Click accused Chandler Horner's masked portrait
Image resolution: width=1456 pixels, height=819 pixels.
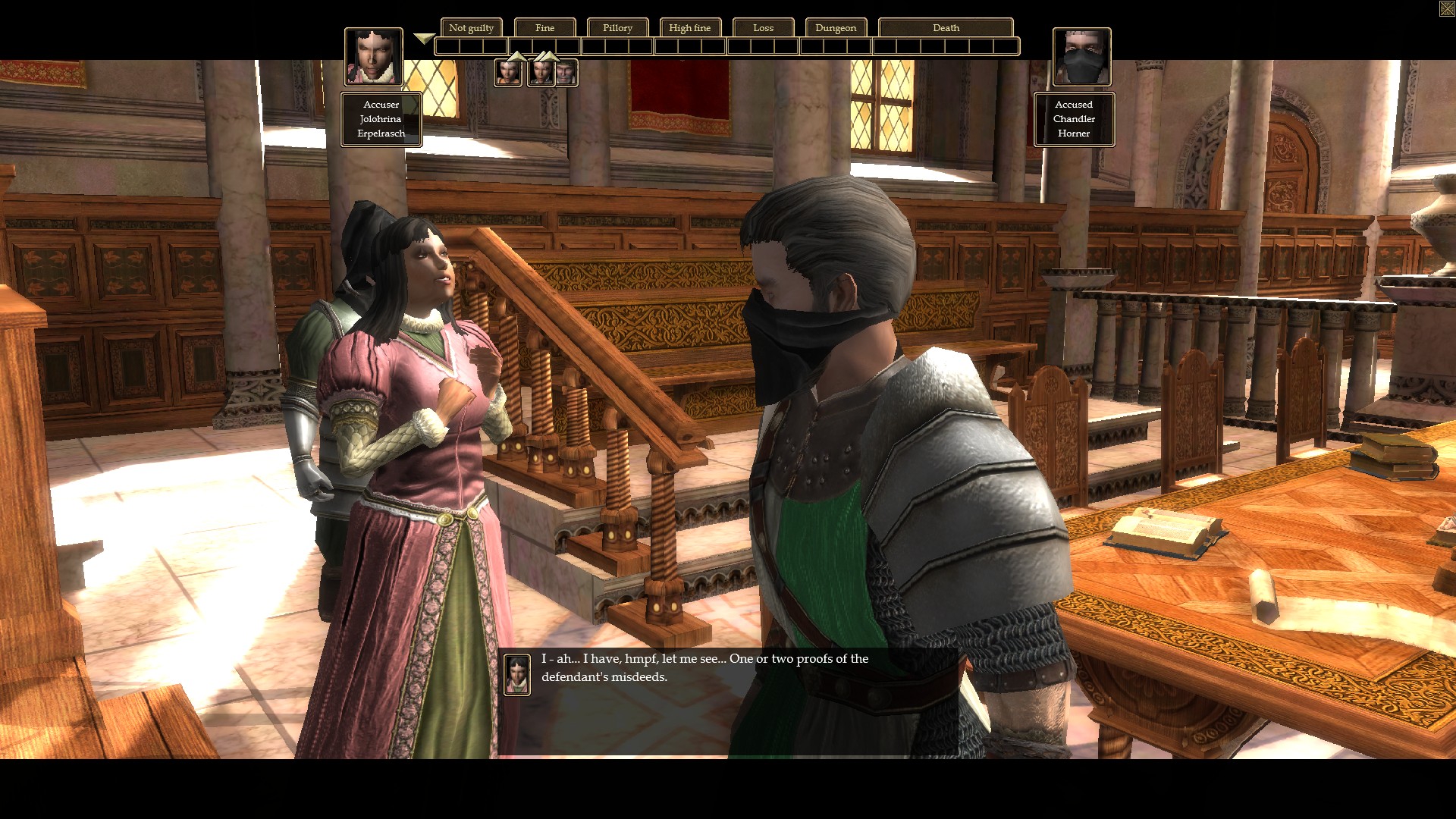pos(1081,57)
